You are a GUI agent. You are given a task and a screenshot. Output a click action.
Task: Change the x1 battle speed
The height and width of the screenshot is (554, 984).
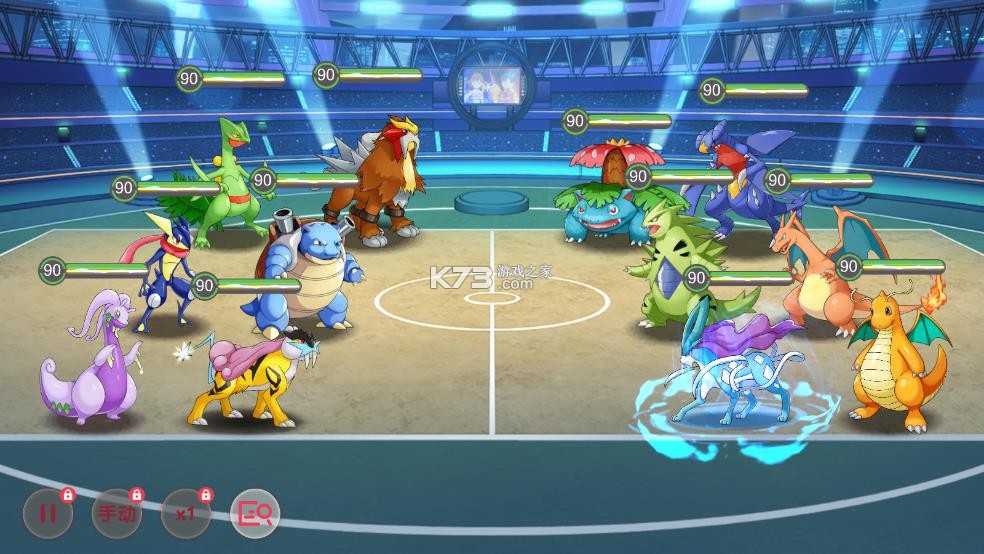click(x=185, y=514)
